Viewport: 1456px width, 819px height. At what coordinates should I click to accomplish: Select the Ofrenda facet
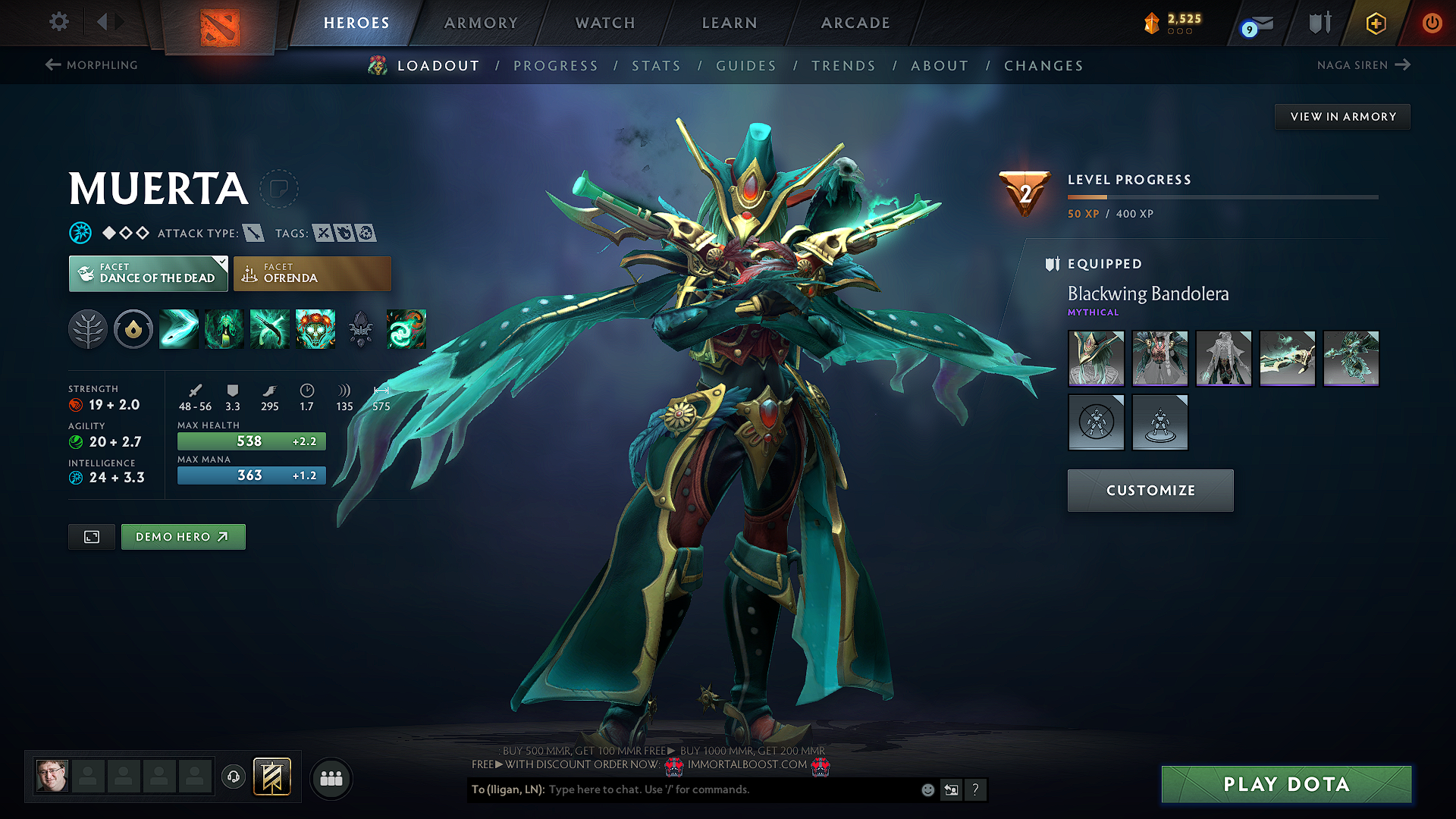[312, 273]
